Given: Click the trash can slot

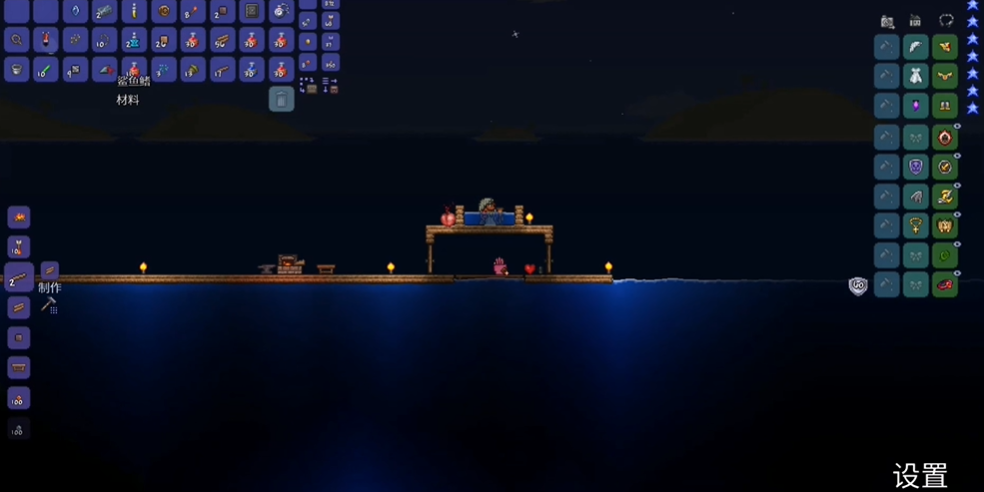Looking at the screenshot, I should pos(281,98).
